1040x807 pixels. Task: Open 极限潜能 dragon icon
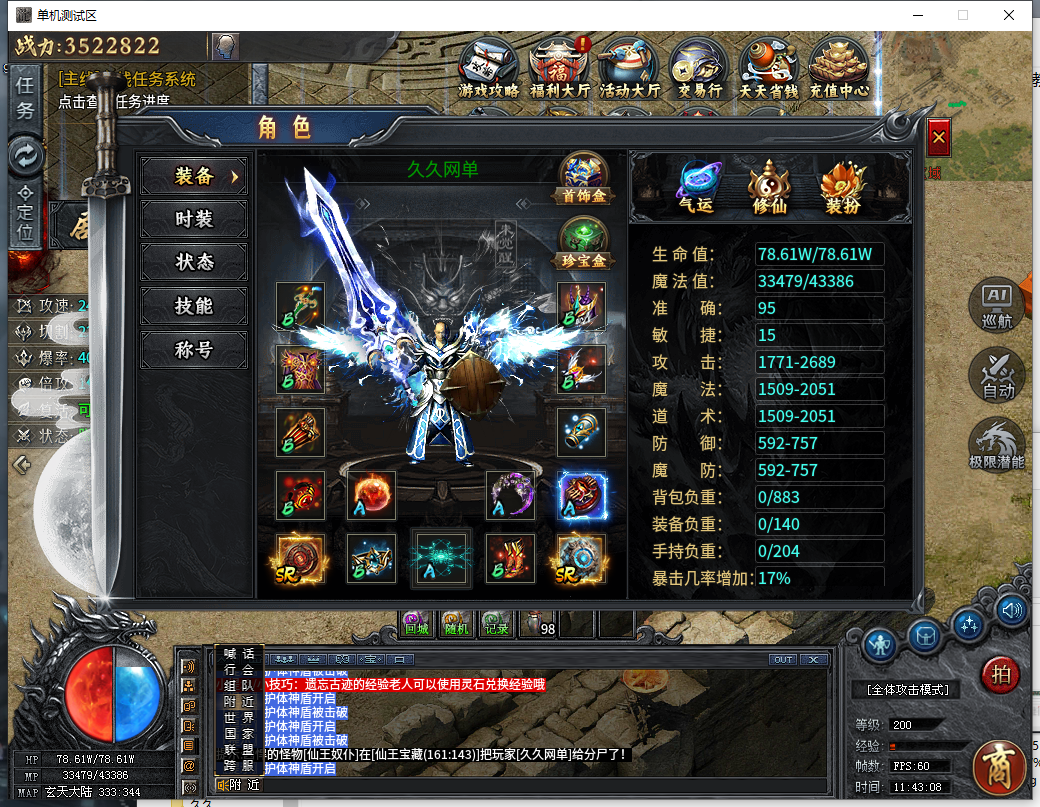[x=997, y=445]
